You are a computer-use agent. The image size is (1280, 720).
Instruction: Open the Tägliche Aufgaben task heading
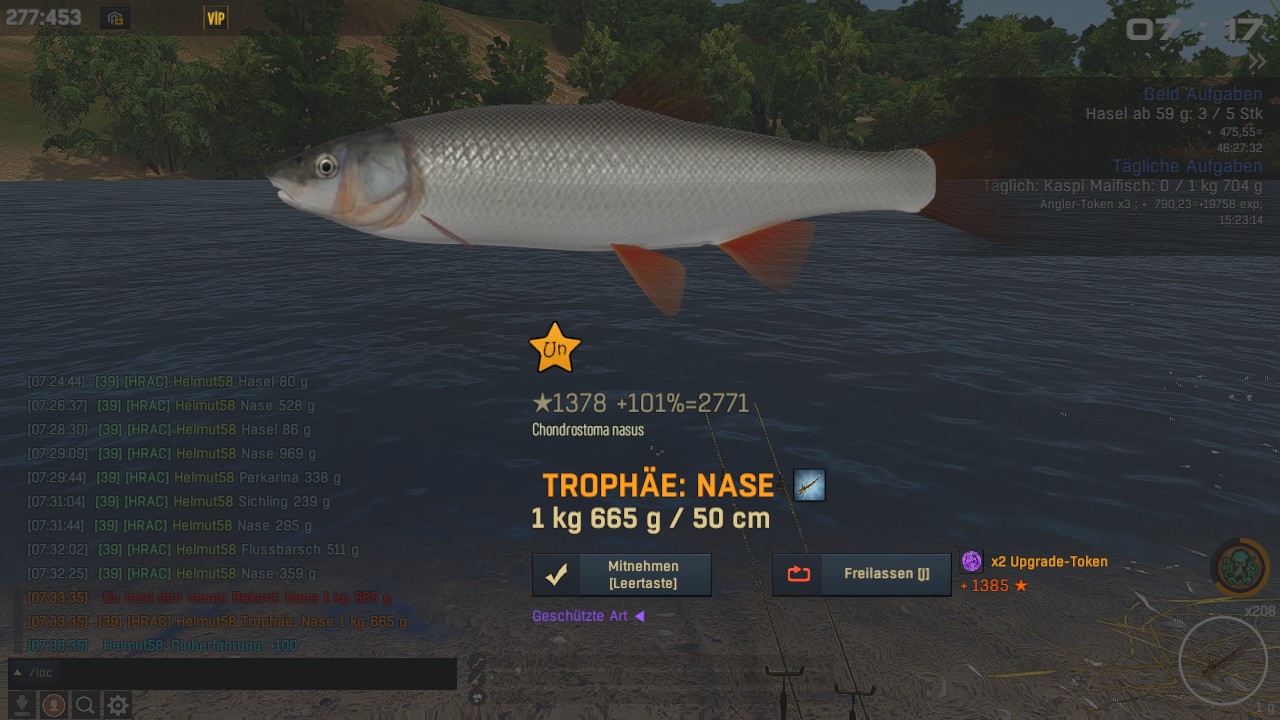click(1187, 166)
